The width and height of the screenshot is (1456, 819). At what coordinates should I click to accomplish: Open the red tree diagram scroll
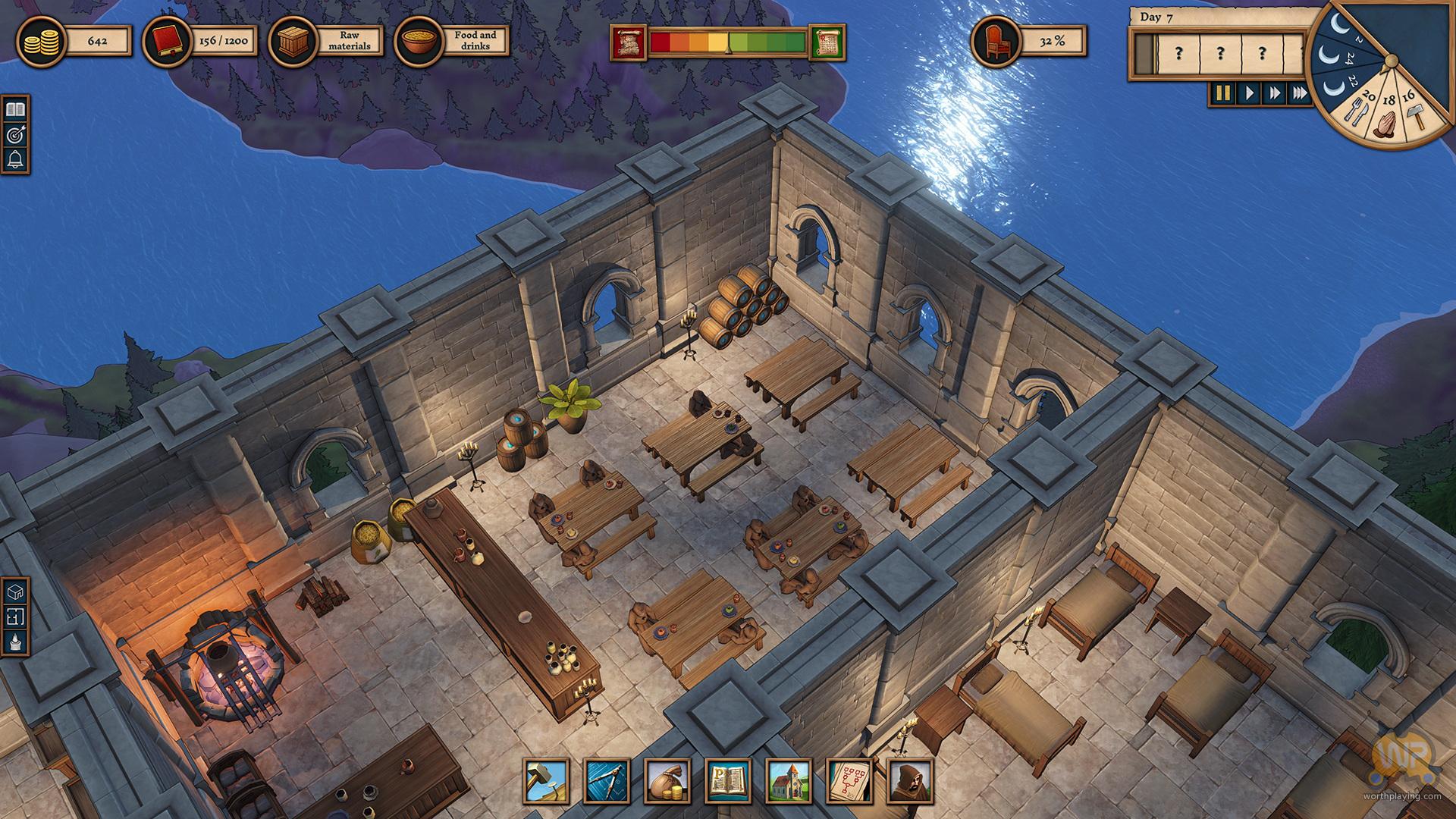coord(849,781)
